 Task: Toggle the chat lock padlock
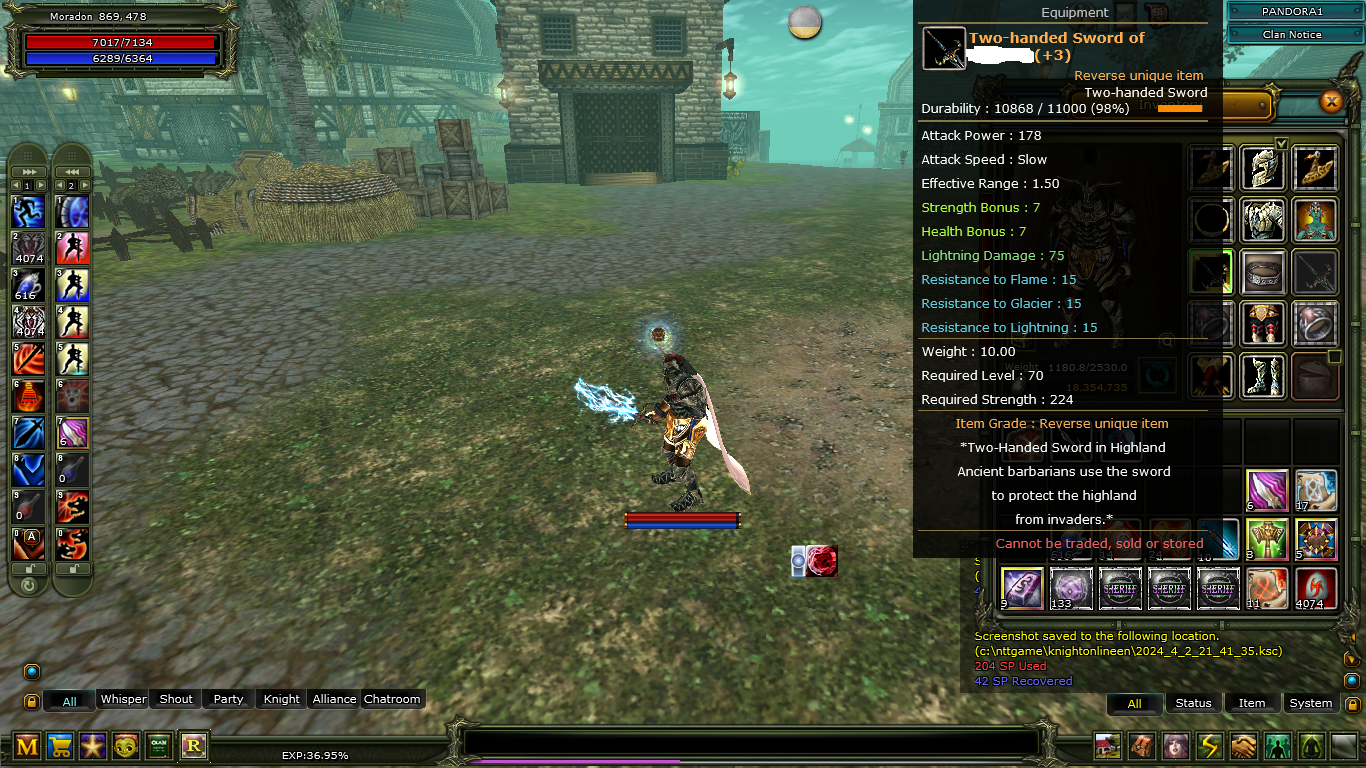[33, 701]
